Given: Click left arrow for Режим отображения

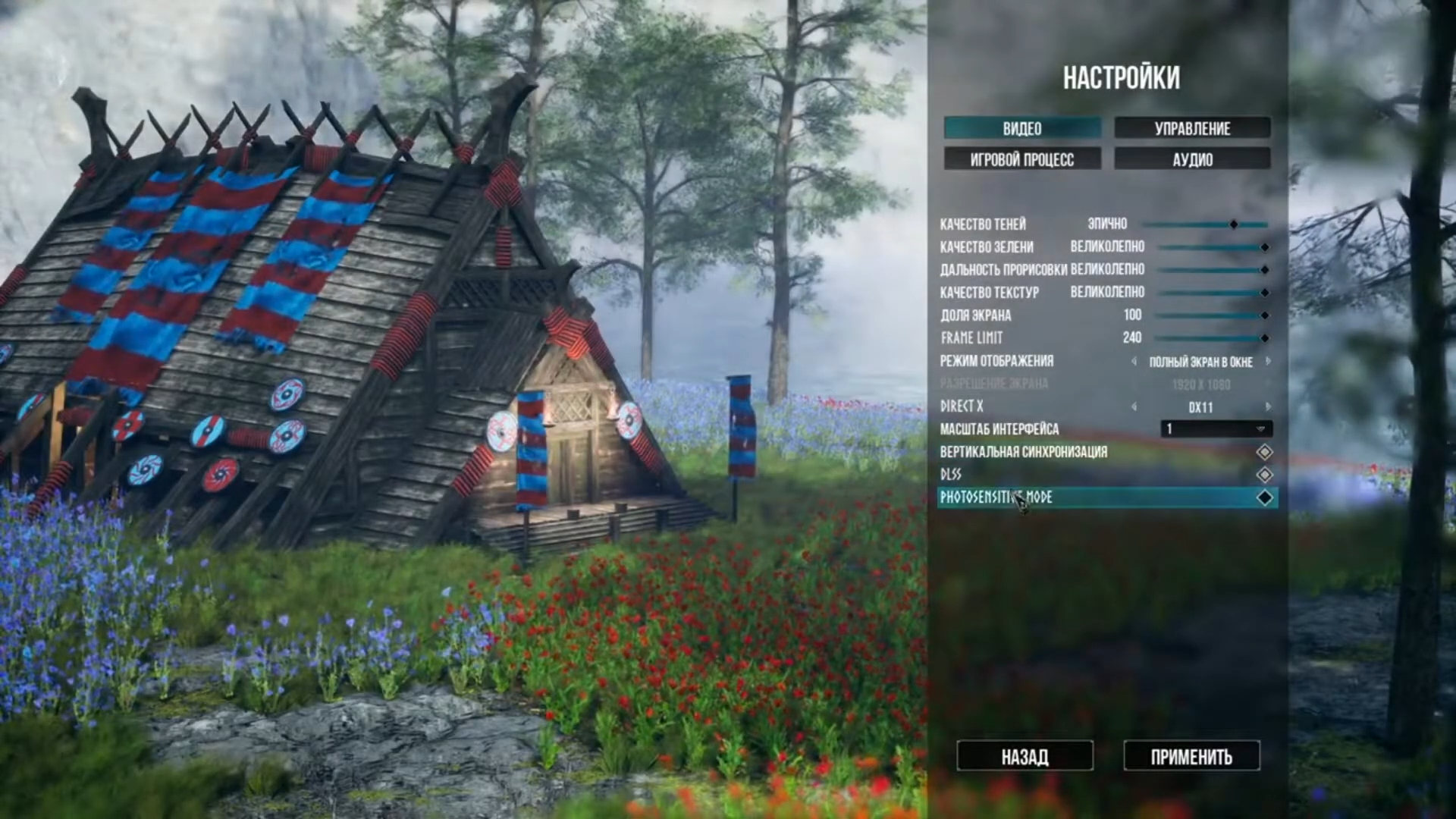Looking at the screenshot, I should pos(1134,362).
